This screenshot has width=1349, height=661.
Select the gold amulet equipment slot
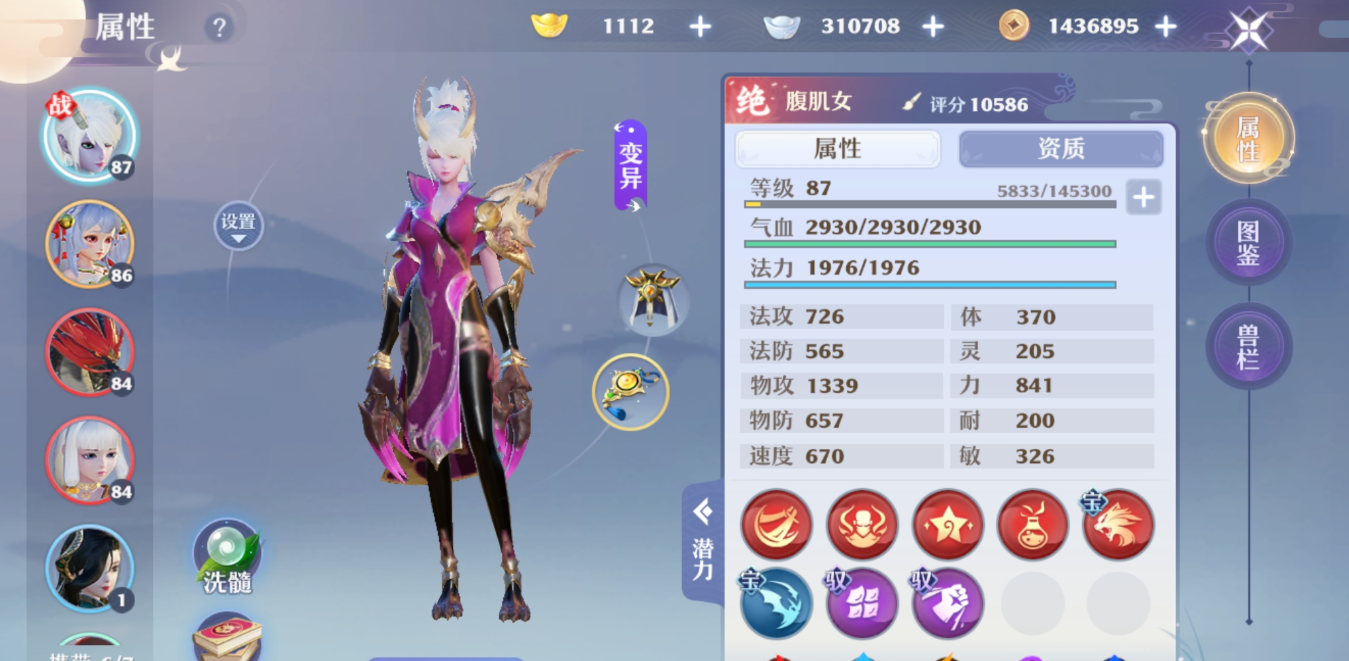coord(630,391)
